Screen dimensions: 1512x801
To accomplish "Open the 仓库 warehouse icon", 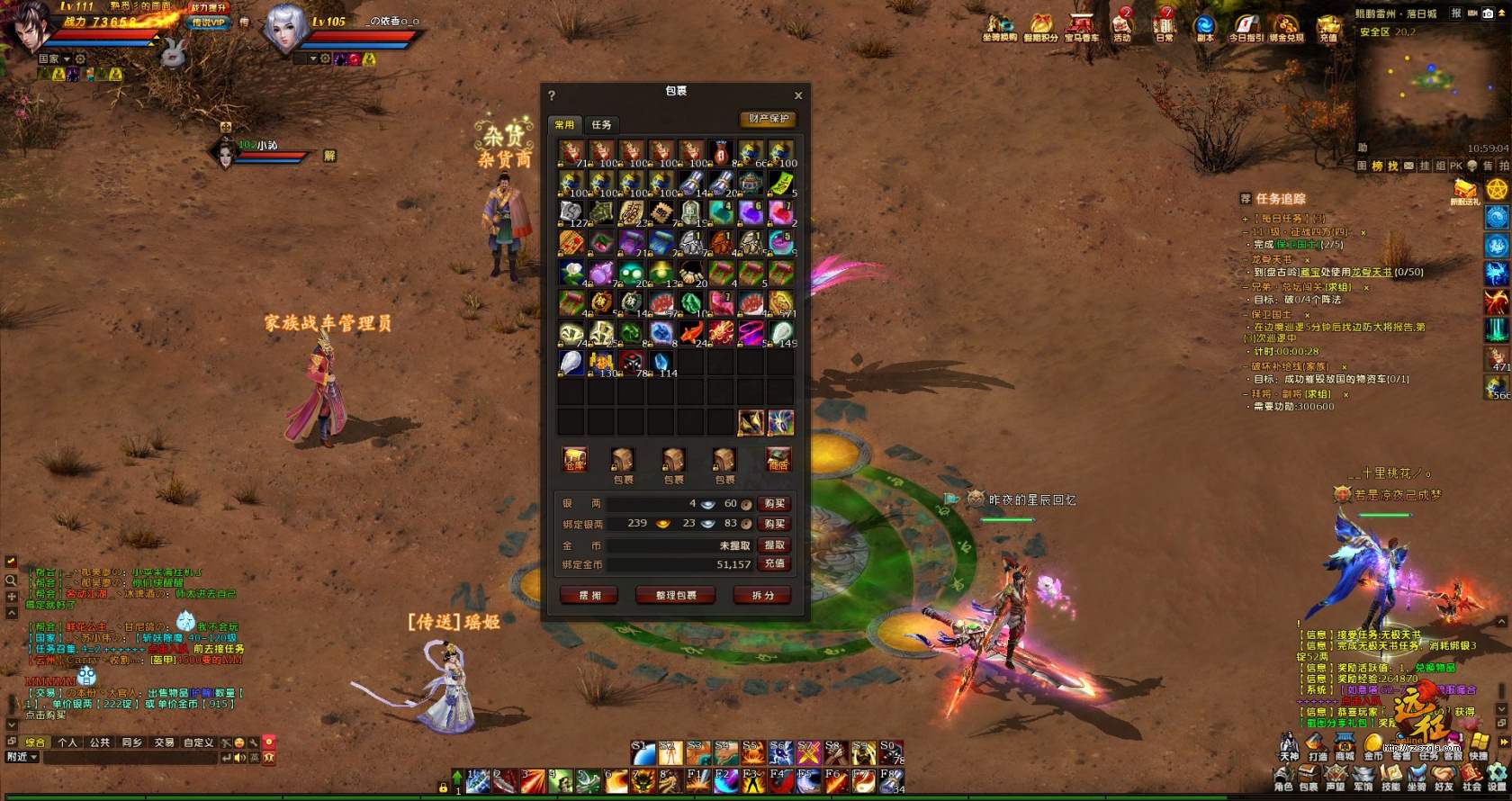I will point(574,460).
